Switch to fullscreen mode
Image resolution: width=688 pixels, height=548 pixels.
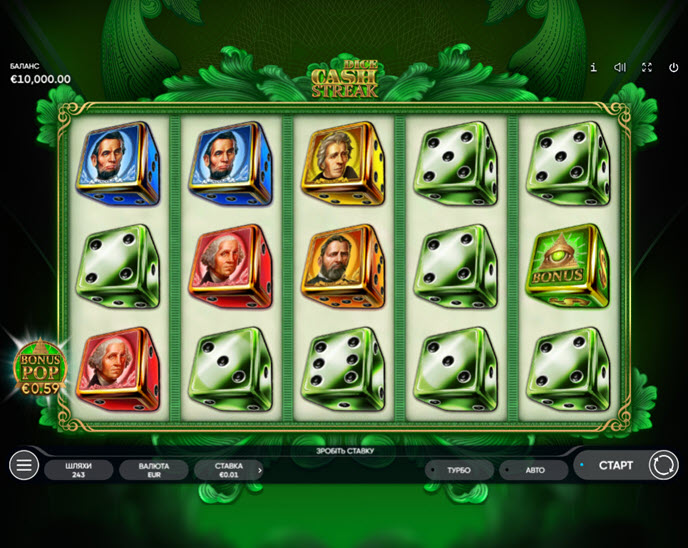(x=646, y=67)
